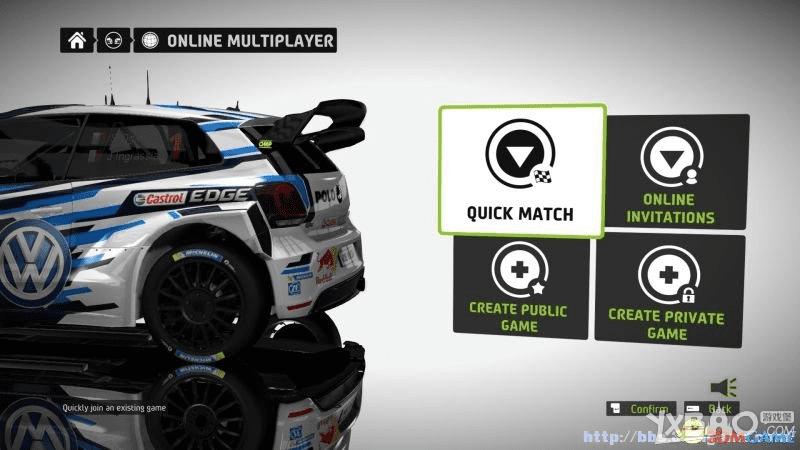The width and height of the screenshot is (800, 450).
Task: Open the second breadcrumb icon
Action: tap(113, 41)
